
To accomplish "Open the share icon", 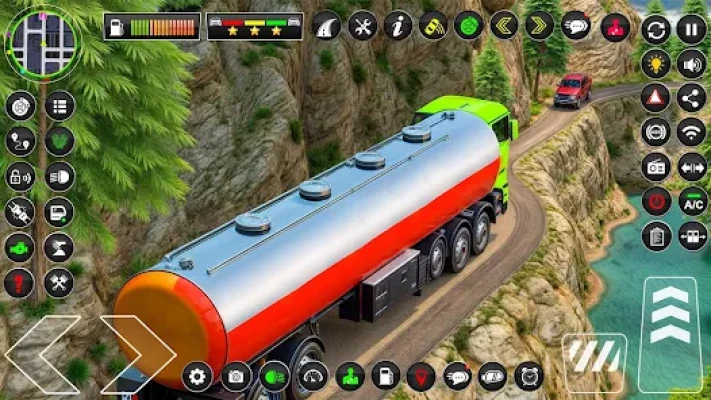I will tap(691, 97).
